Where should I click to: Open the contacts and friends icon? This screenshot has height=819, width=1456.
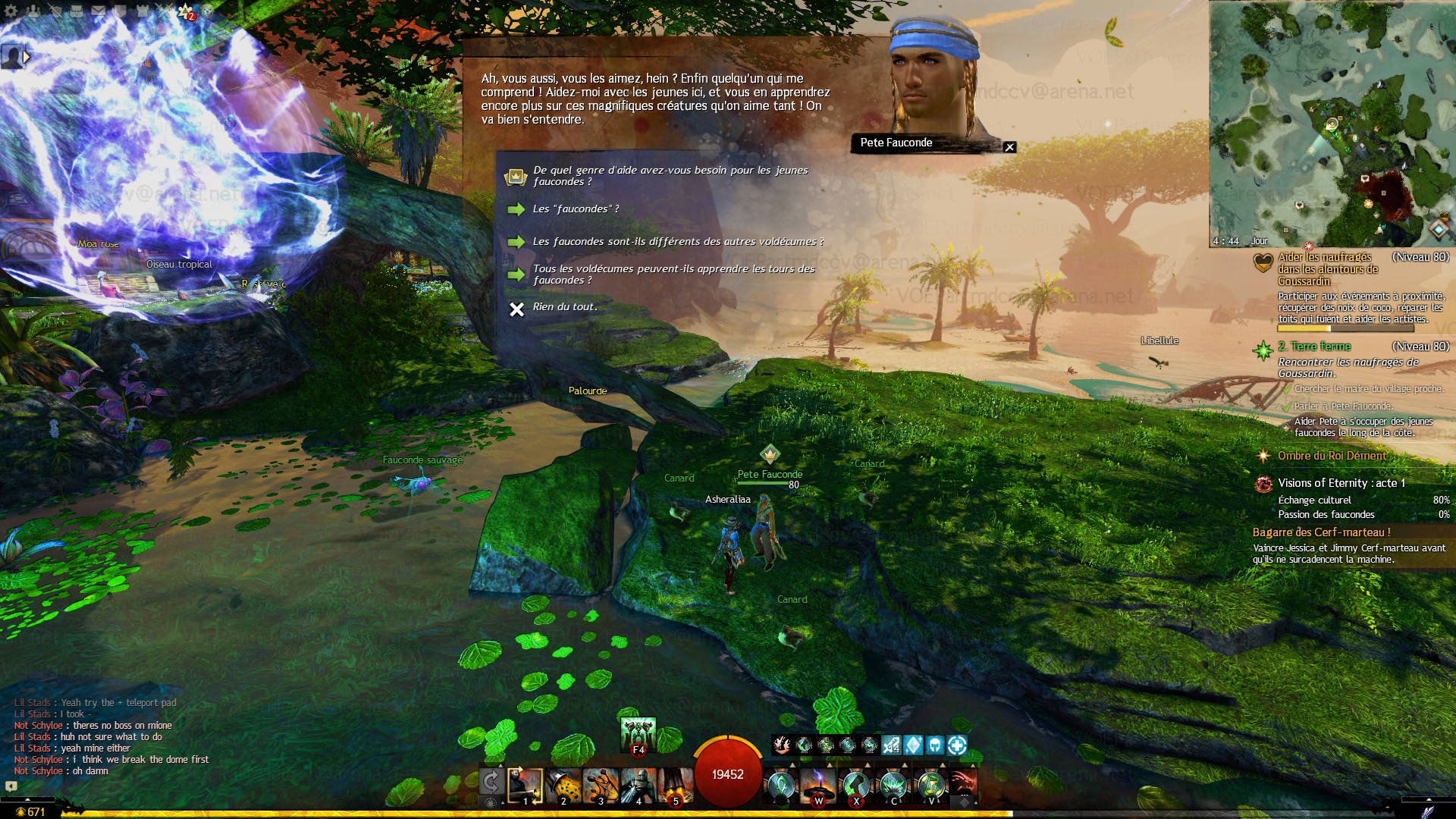[x=33, y=11]
